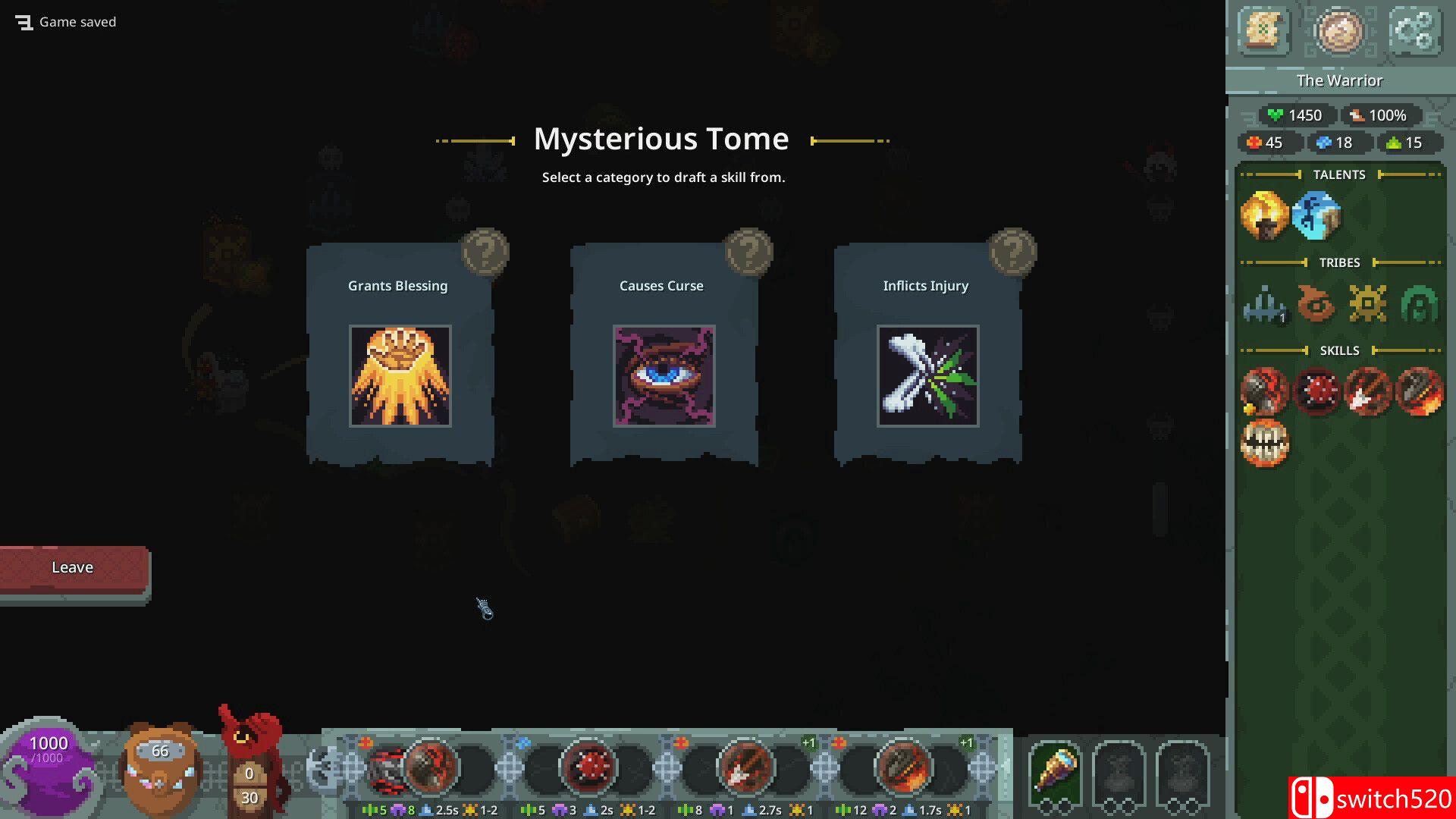The image size is (1456, 819).
Task: Select the yellow sun gear tribe icon
Action: 1367,304
